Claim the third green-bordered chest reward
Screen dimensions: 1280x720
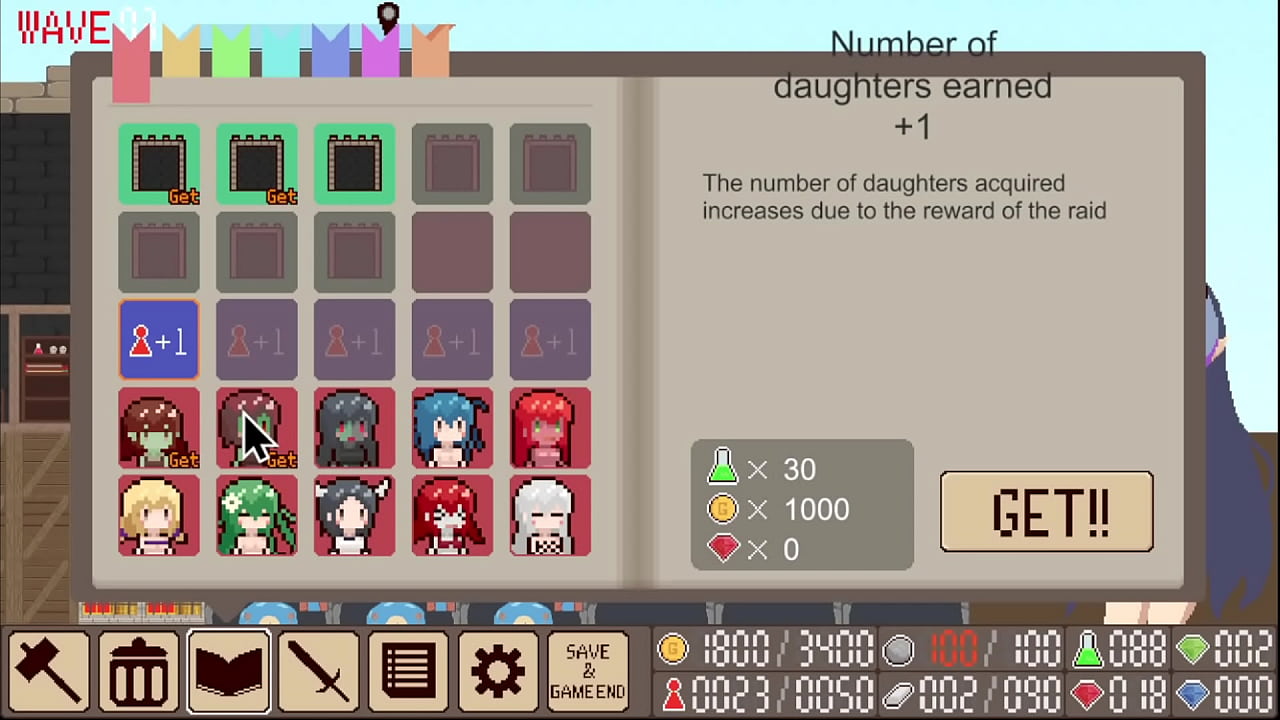click(354, 163)
